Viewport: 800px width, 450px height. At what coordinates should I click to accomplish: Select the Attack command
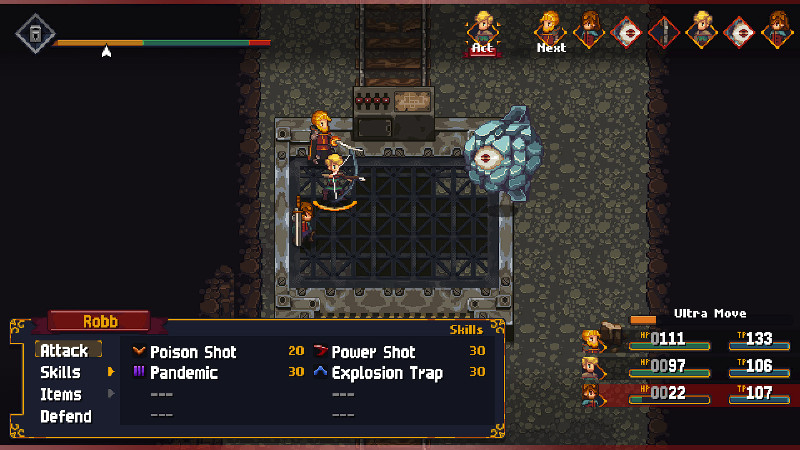(x=65, y=351)
